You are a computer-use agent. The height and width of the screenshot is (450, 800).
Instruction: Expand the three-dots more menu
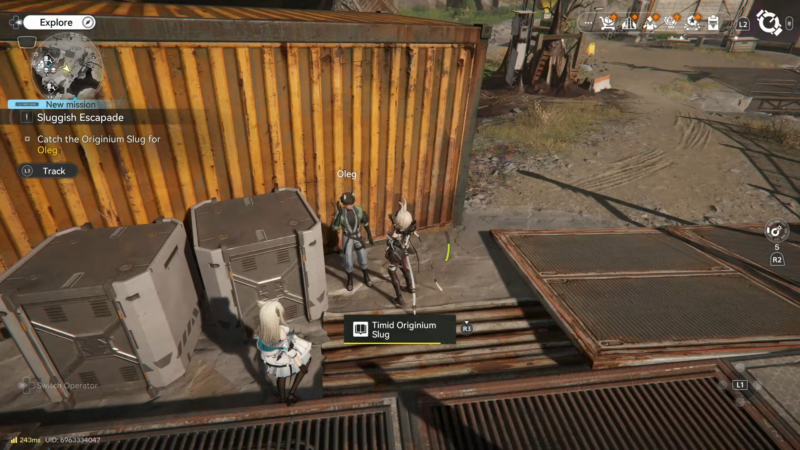[x=586, y=22]
